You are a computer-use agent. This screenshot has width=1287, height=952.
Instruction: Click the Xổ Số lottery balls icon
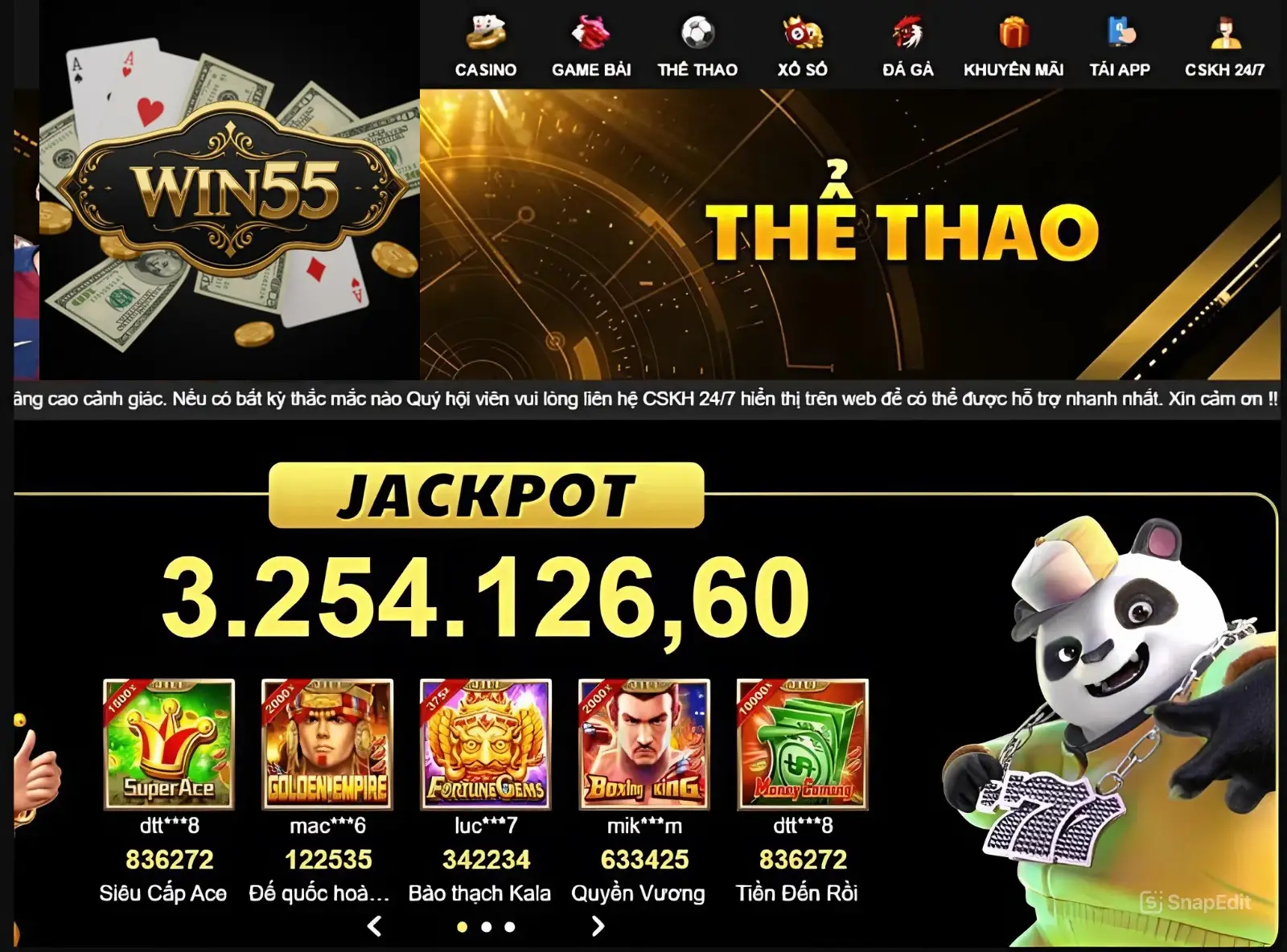[802, 34]
